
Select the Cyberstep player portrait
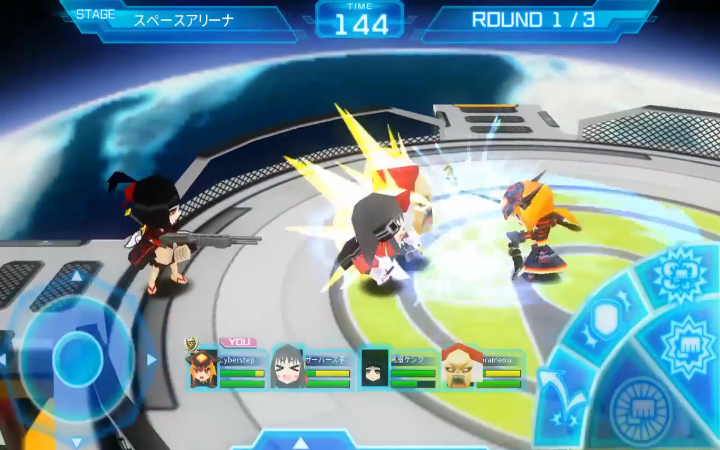204,368
